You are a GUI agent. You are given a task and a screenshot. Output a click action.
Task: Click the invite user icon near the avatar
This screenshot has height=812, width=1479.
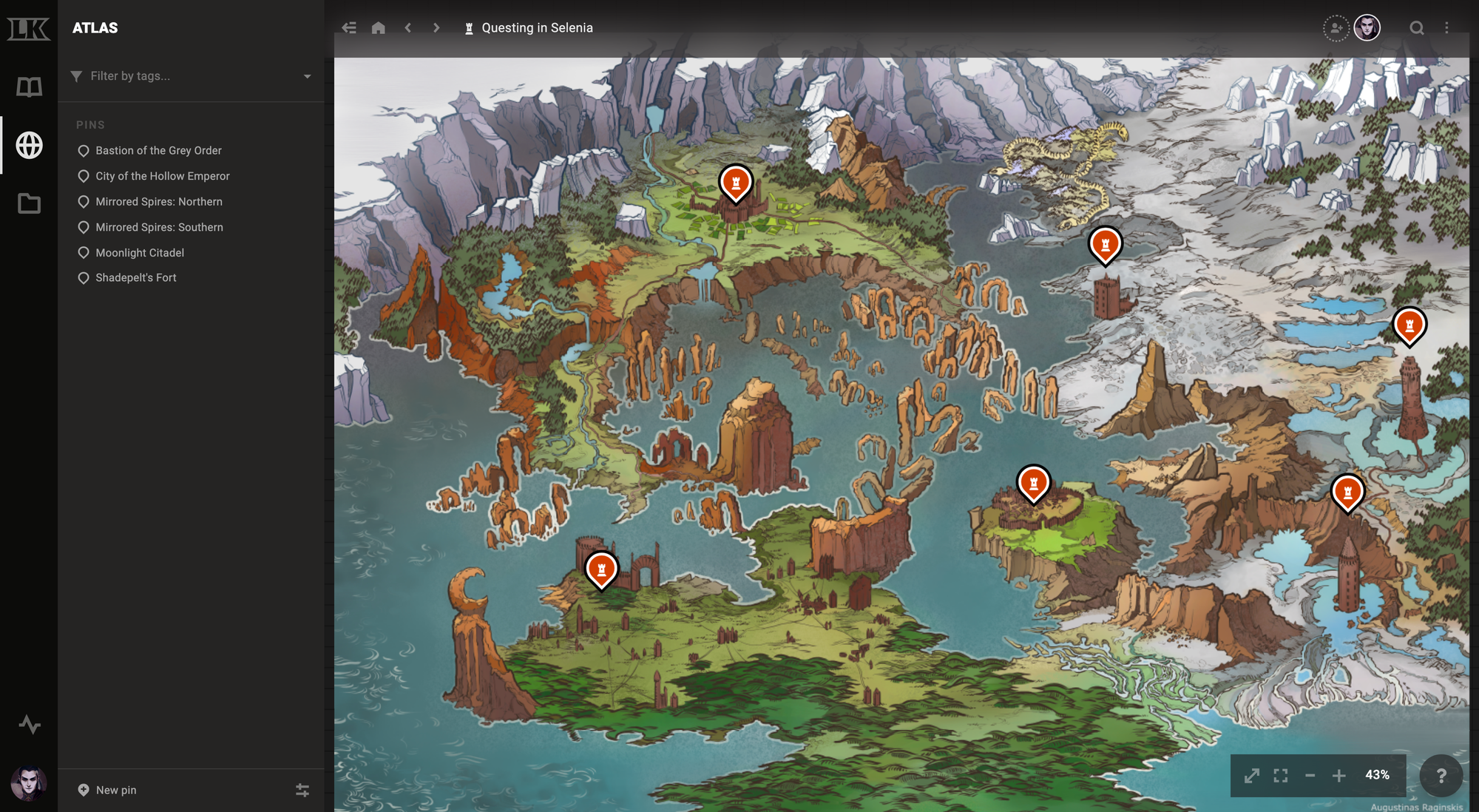1335,27
